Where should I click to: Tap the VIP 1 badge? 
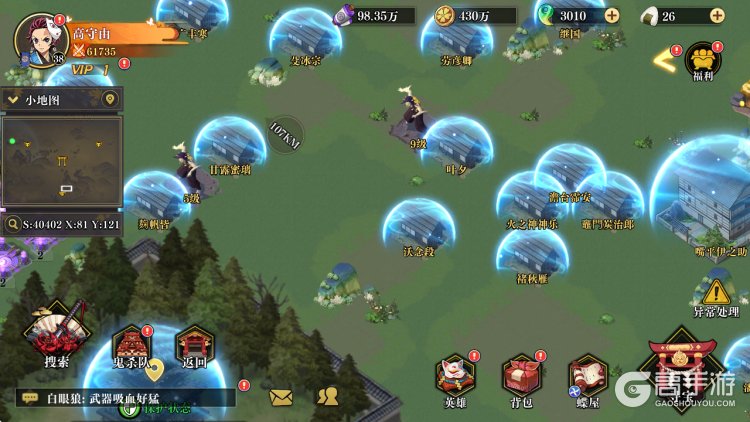(x=92, y=69)
